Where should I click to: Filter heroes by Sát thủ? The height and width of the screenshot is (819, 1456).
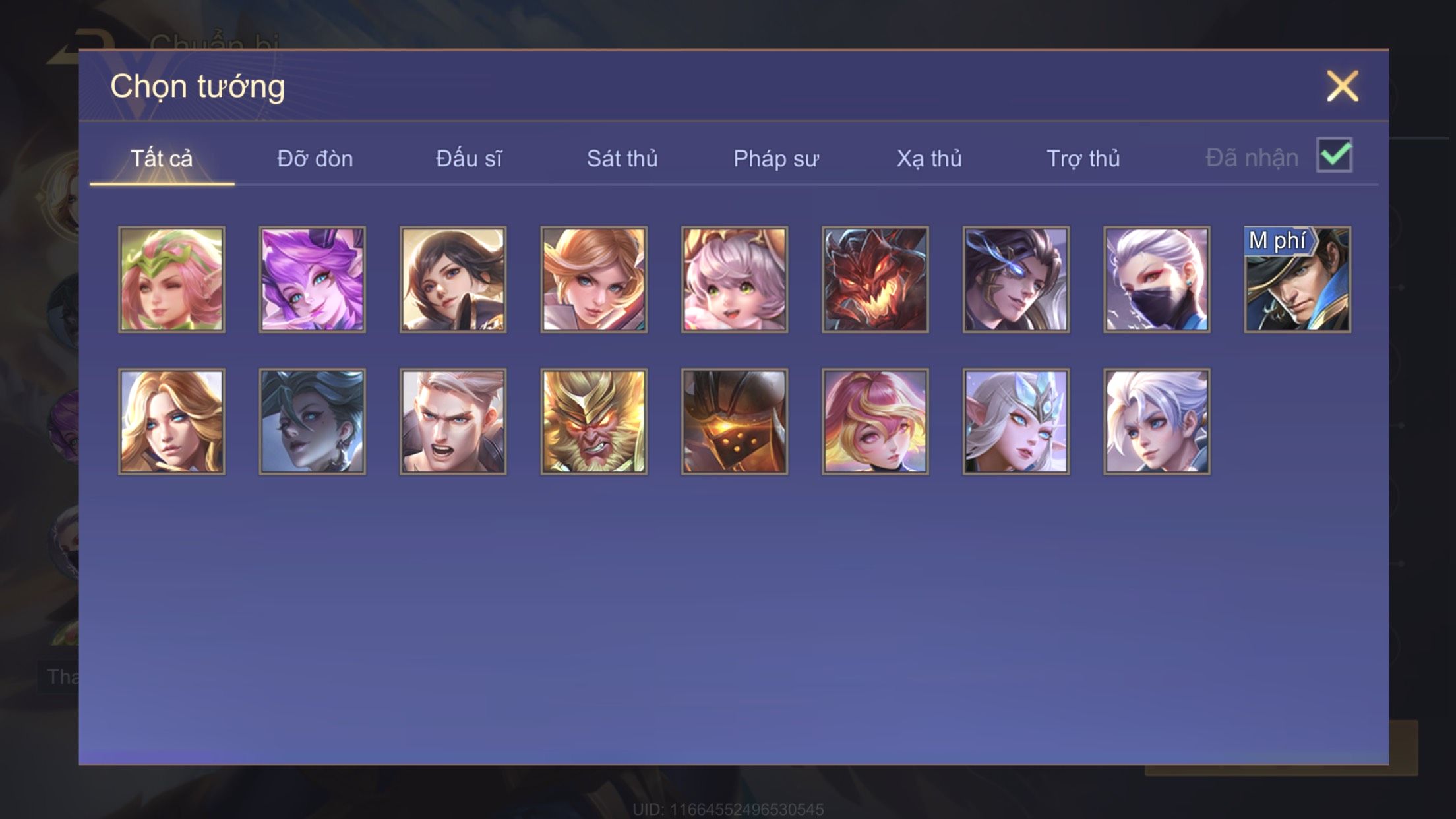click(622, 159)
